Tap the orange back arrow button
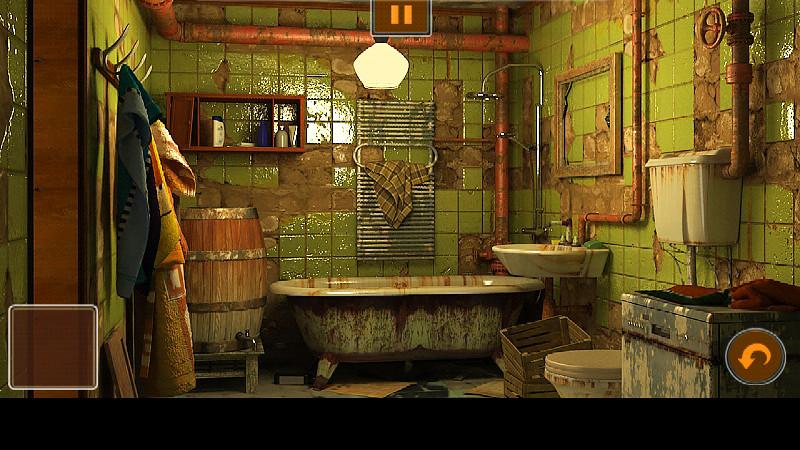 (755, 356)
